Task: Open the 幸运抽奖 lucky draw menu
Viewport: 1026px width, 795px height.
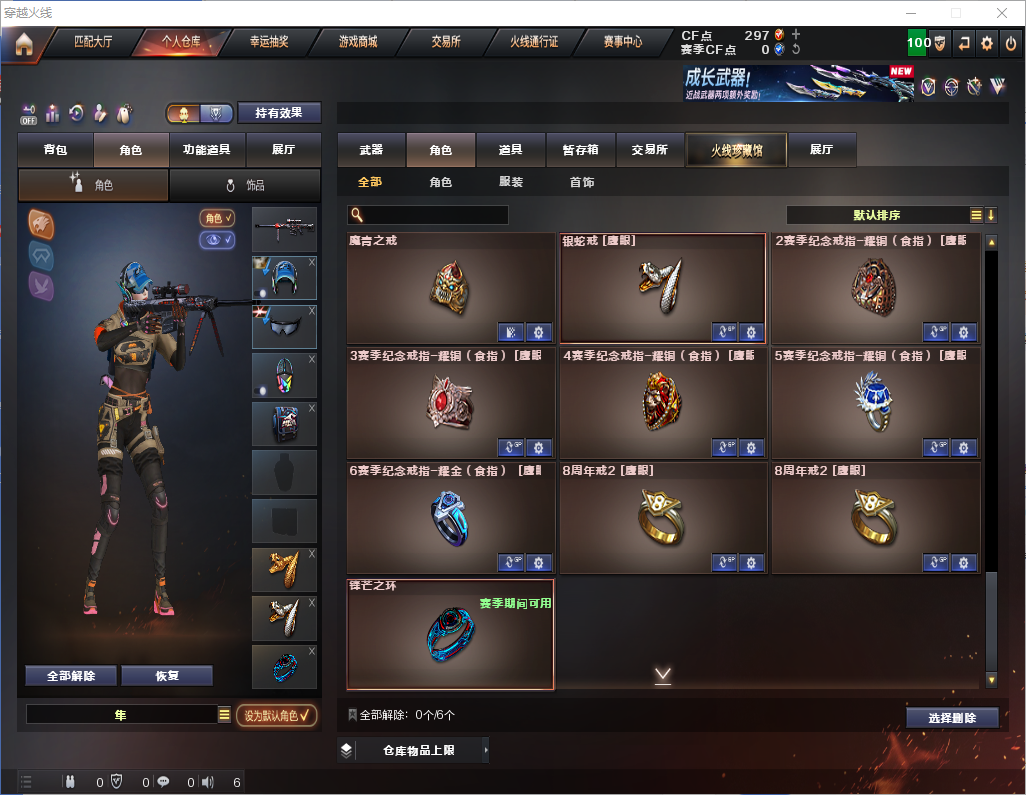Action: [x=269, y=42]
